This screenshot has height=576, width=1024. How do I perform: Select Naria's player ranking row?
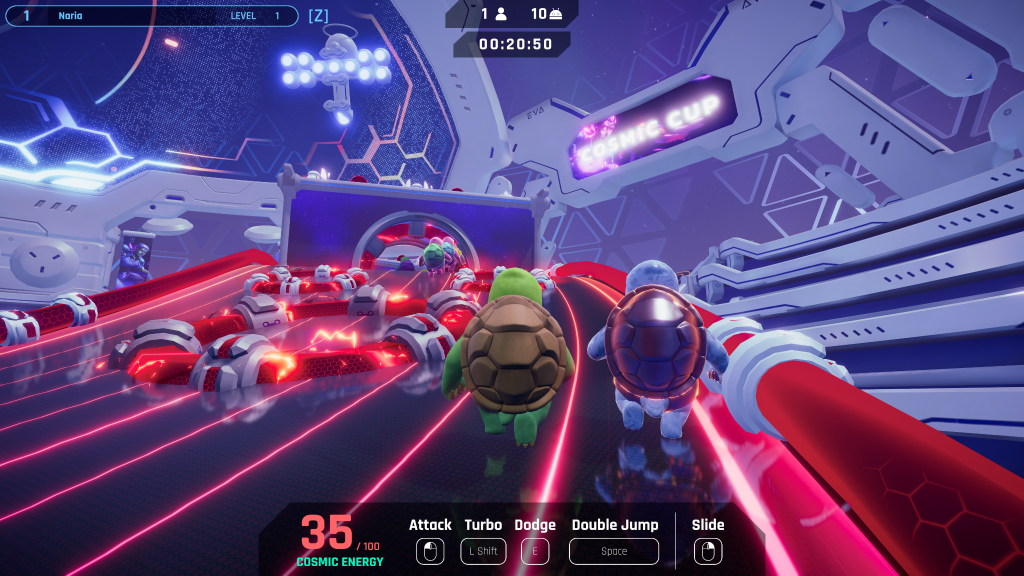(x=150, y=16)
